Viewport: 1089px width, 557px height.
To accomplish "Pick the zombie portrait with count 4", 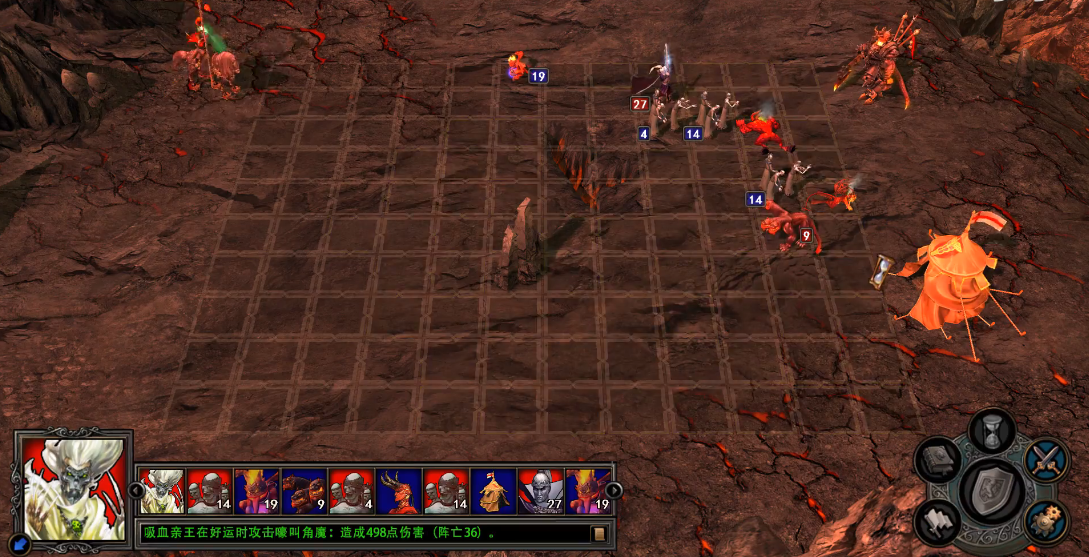I will point(352,490).
